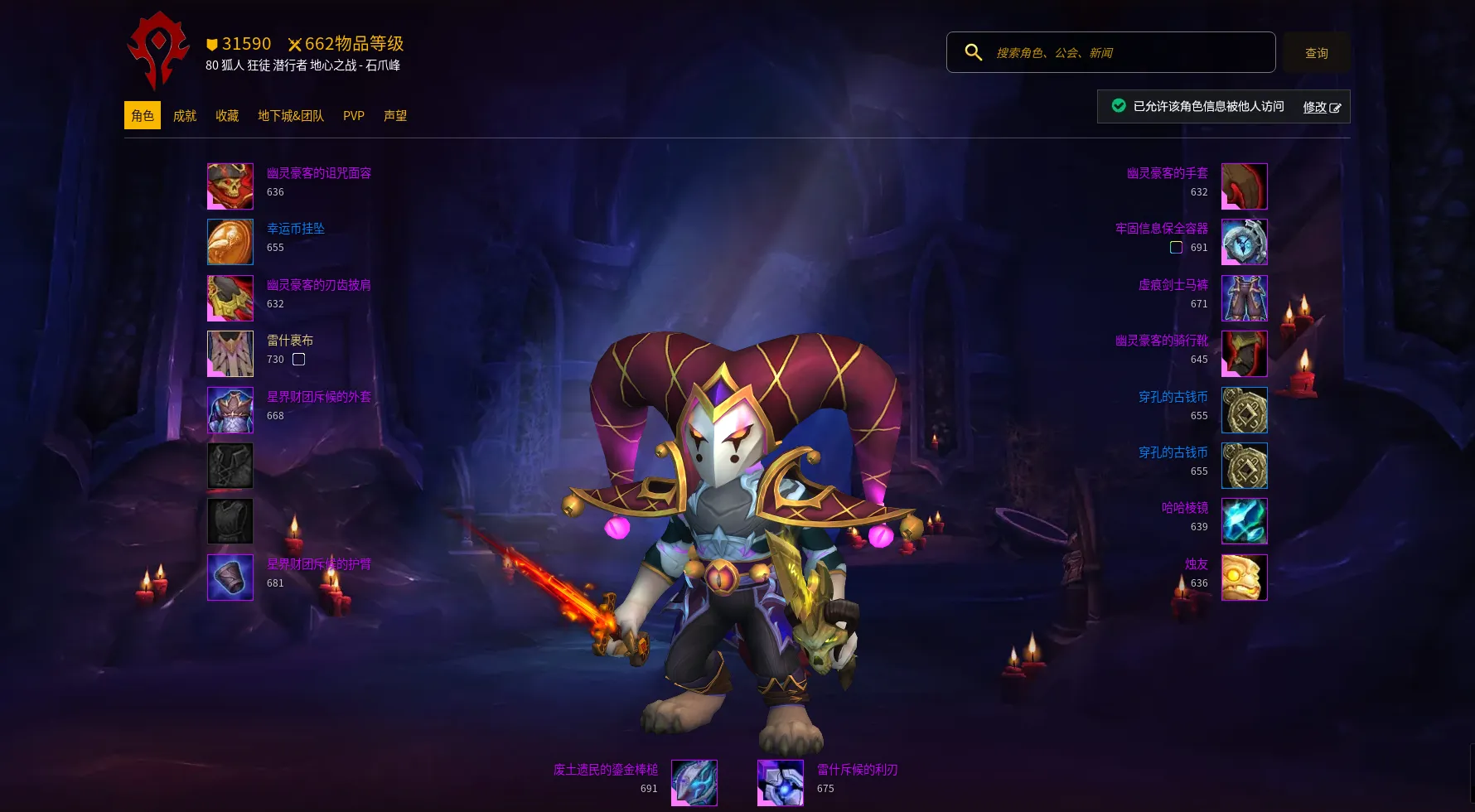The image size is (1475, 812).
Task: Open the 幽灵豪客的手套 gloves icon
Action: 1244,186
